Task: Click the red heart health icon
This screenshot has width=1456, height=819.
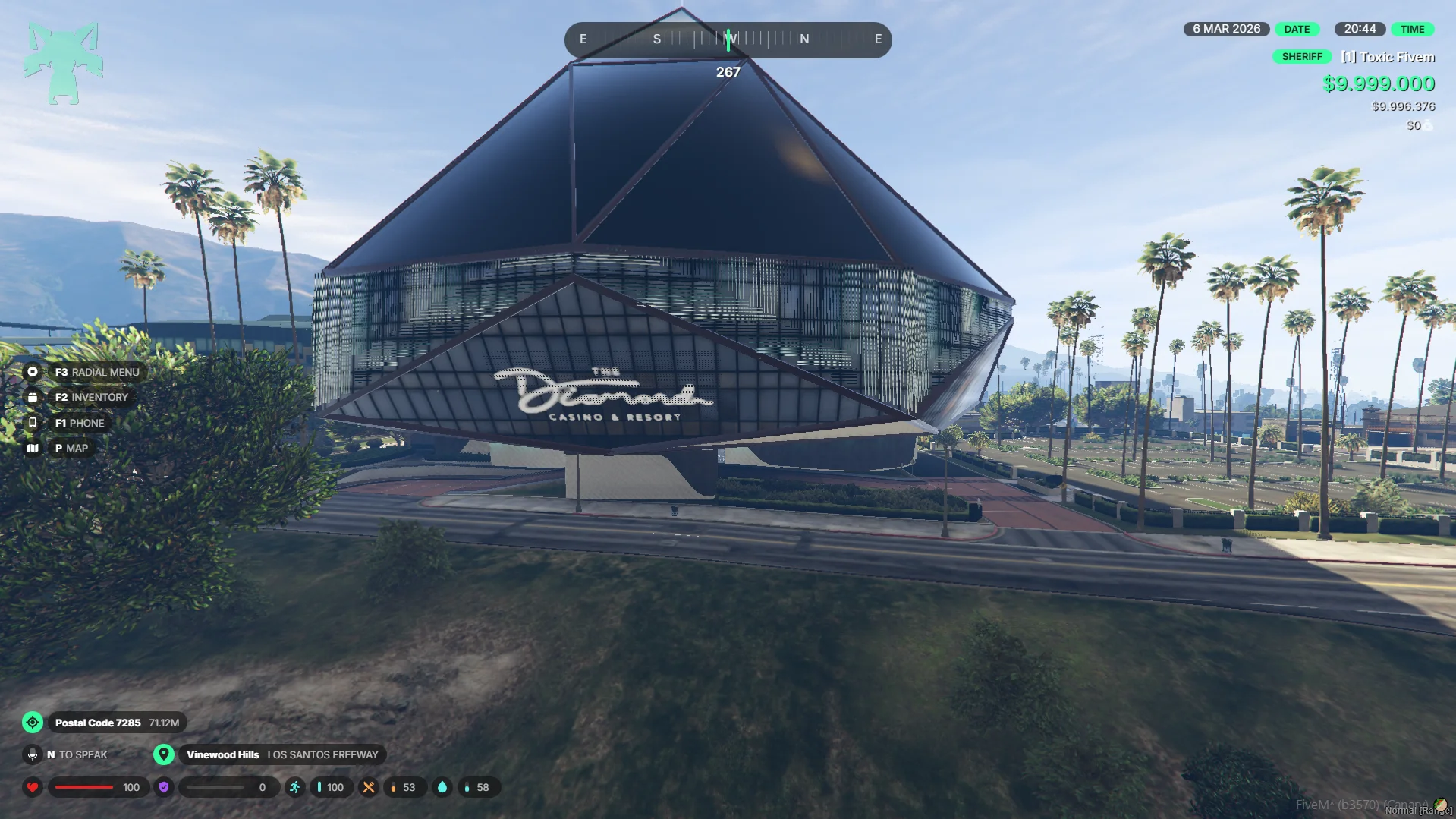Action: coord(33,787)
